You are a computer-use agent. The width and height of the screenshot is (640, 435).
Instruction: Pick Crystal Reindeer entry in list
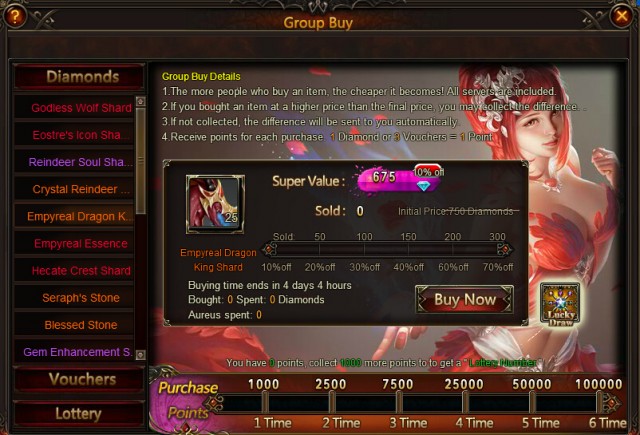pyautogui.click(x=80, y=189)
